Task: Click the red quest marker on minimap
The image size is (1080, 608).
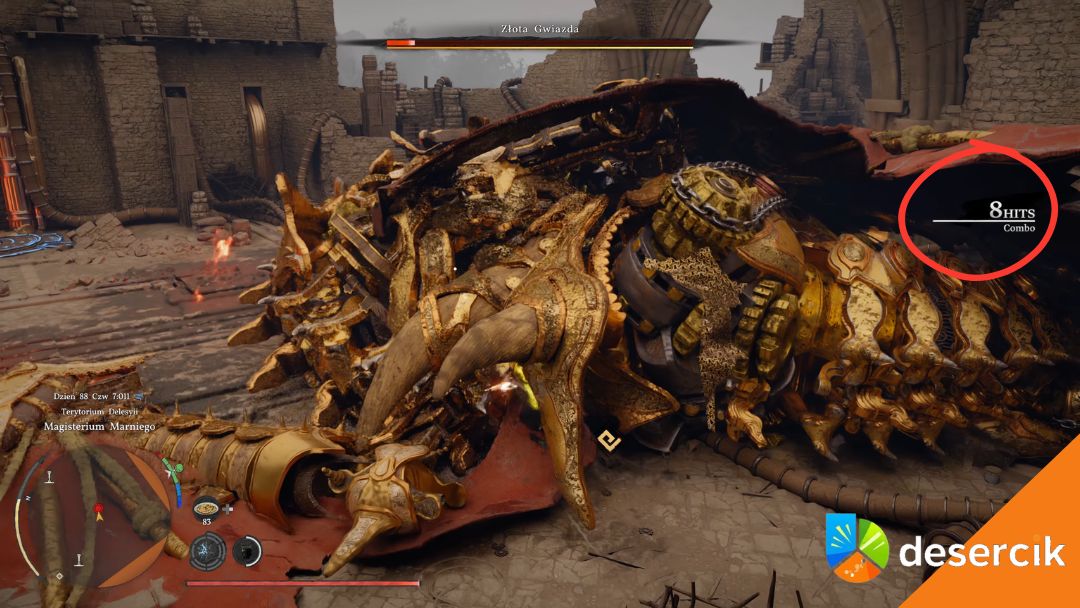Action: click(x=98, y=510)
